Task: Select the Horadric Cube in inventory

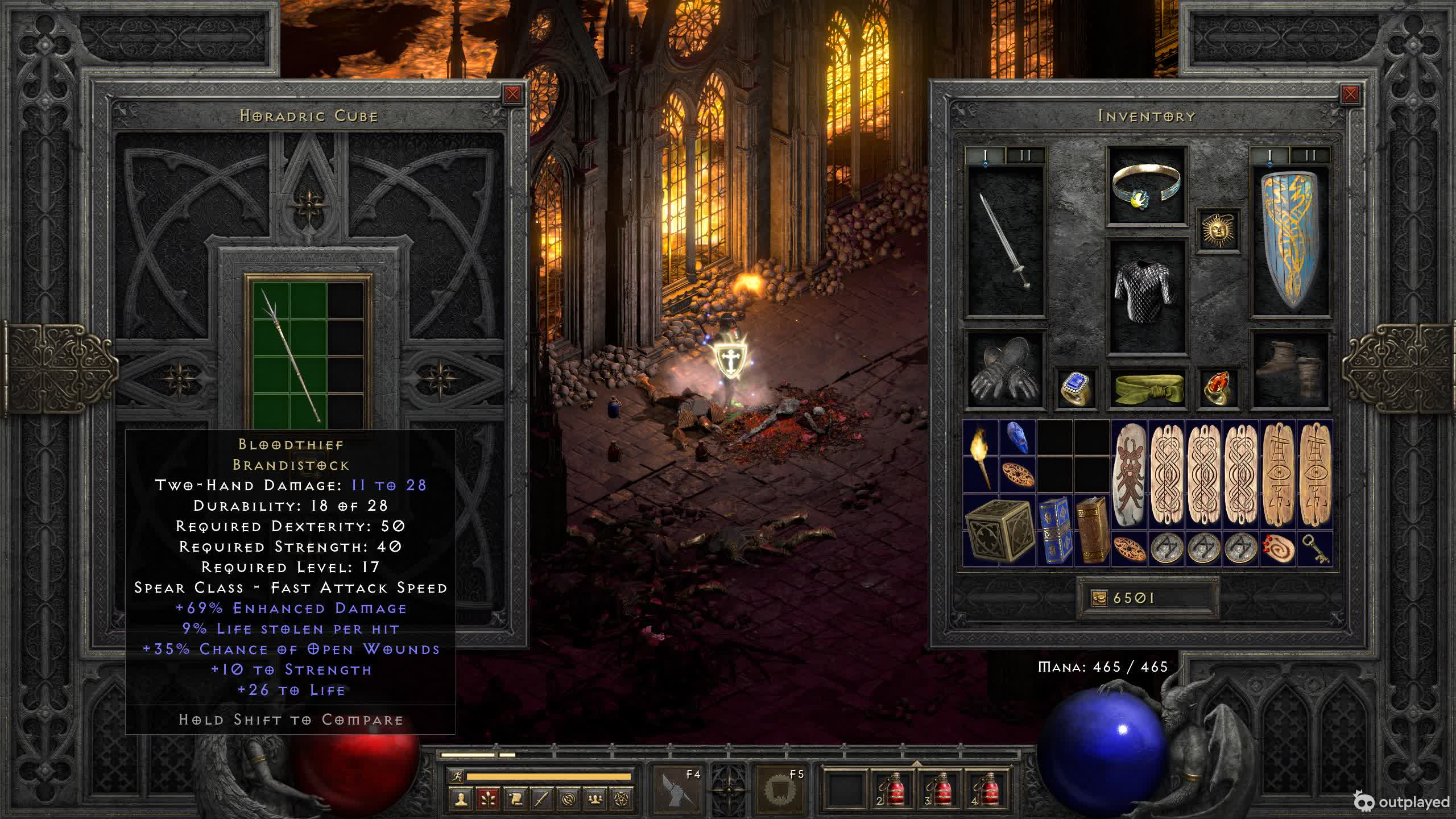Action: 999,530
